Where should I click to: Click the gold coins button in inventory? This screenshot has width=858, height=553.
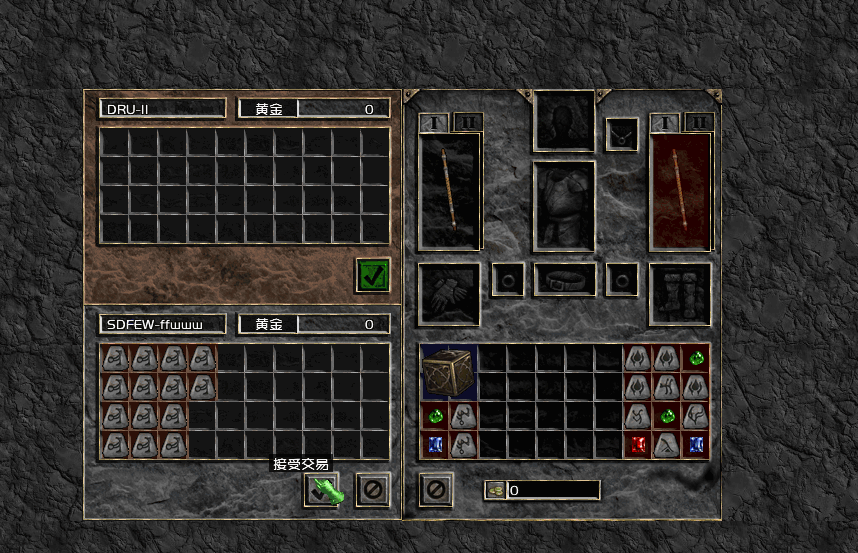[495, 490]
